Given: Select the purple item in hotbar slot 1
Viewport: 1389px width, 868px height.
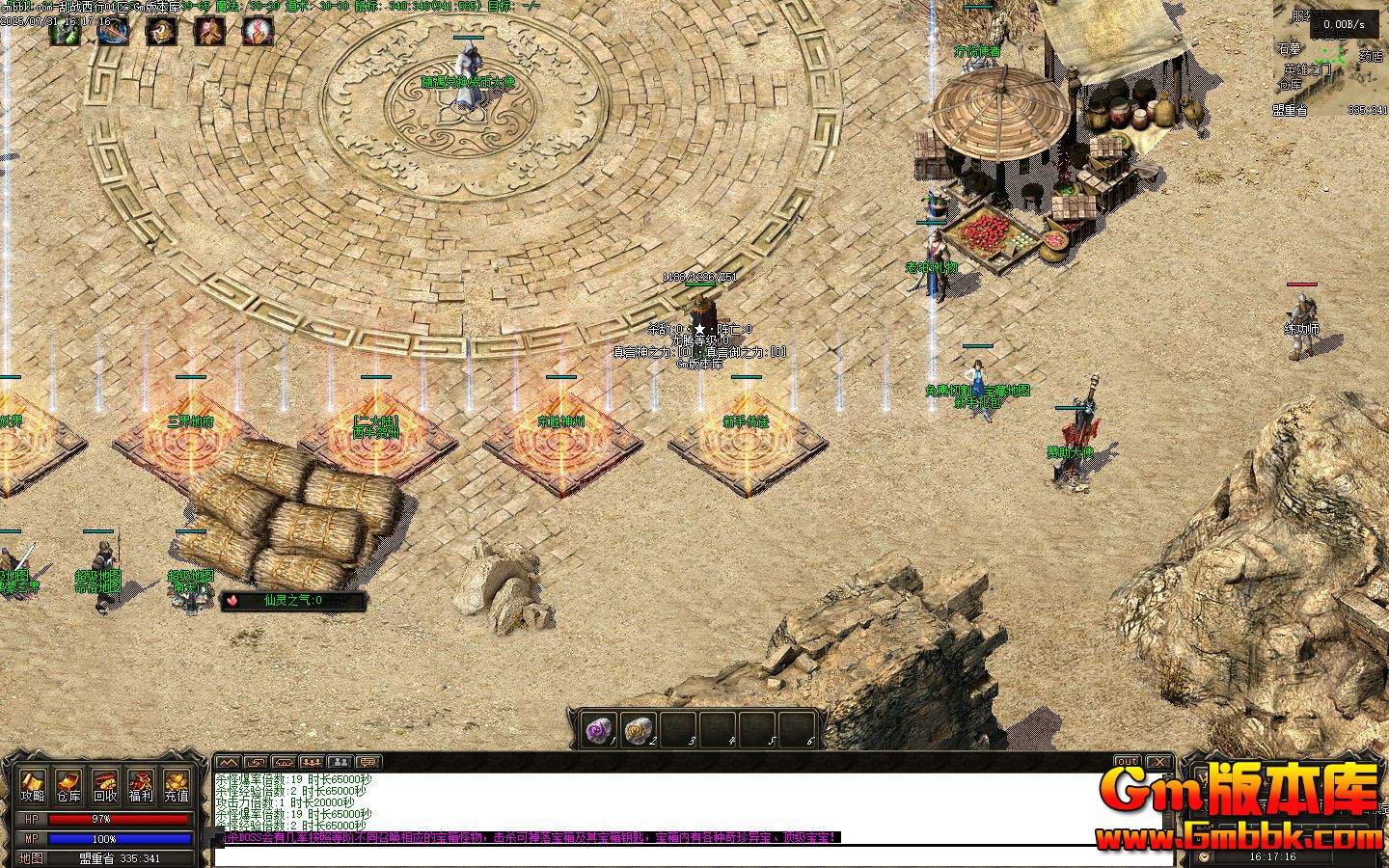Looking at the screenshot, I should point(600,730).
